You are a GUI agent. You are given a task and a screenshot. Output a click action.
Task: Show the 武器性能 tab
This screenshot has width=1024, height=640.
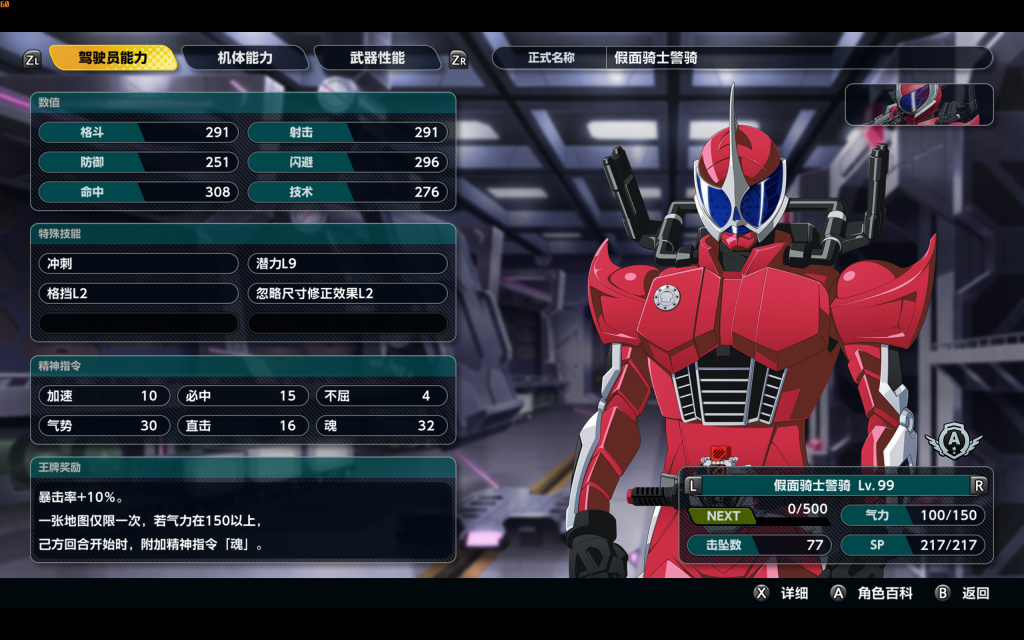(377, 58)
